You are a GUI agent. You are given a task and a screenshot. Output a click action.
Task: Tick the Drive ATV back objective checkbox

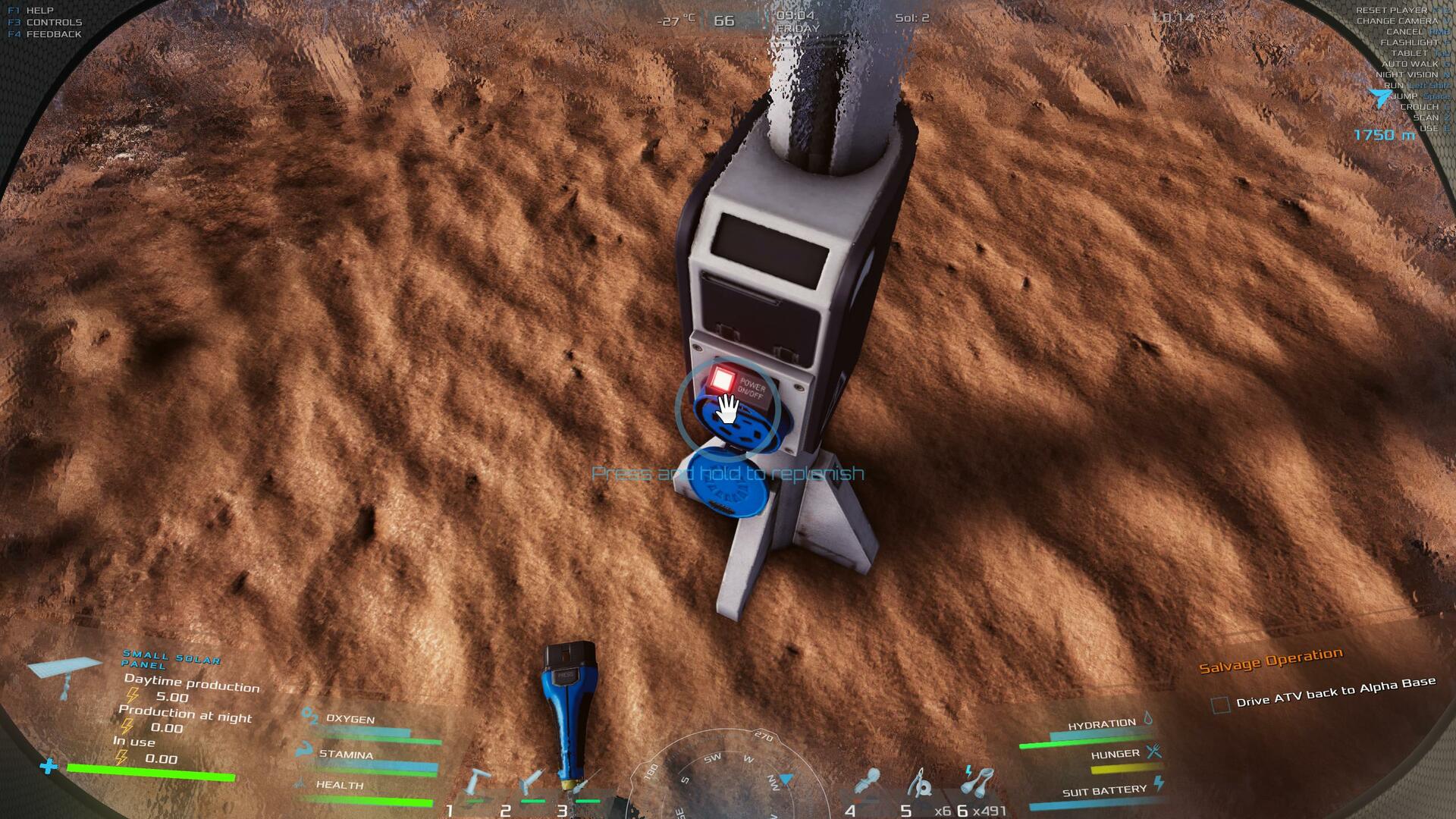click(1220, 705)
